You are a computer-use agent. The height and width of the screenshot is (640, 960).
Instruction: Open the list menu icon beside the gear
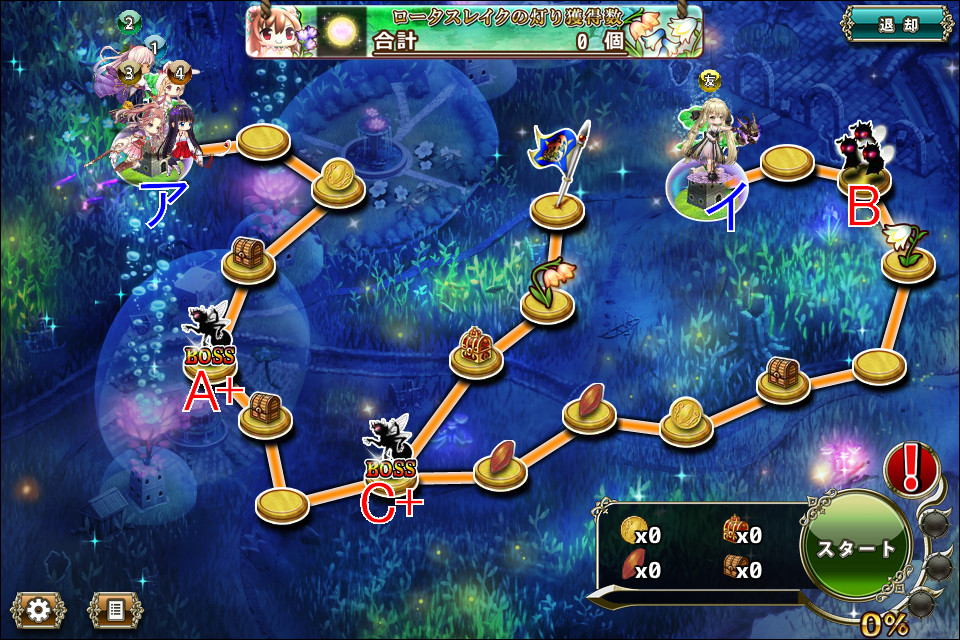coord(114,607)
